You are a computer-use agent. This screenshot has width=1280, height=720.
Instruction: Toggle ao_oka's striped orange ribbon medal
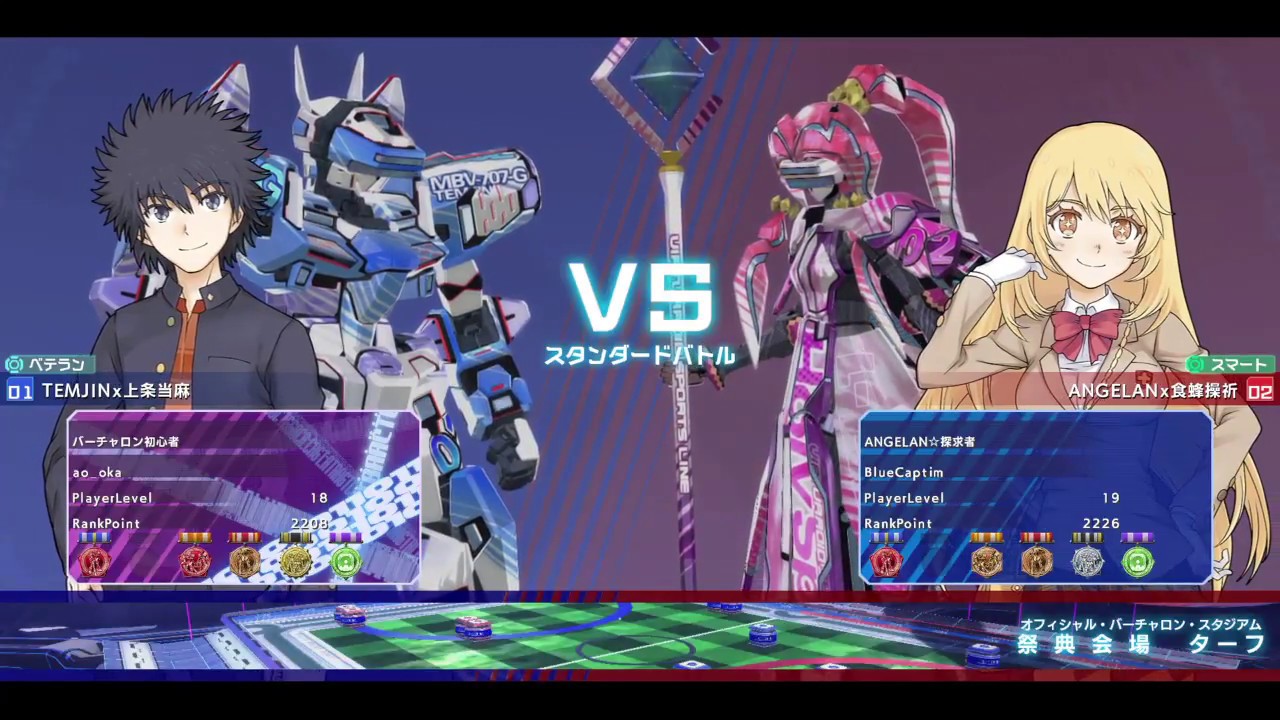(195, 562)
